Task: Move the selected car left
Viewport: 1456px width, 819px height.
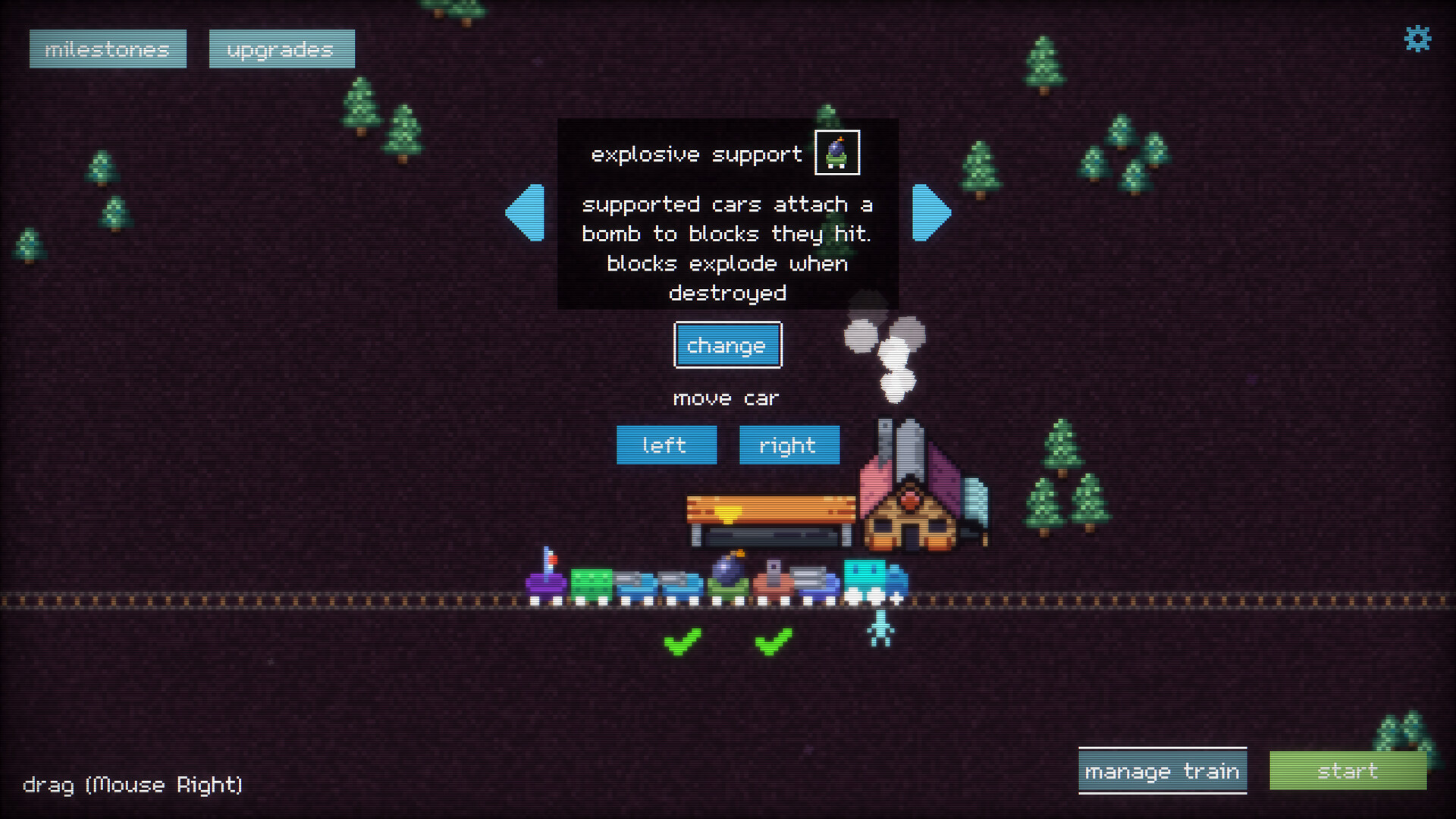Action: tap(666, 445)
